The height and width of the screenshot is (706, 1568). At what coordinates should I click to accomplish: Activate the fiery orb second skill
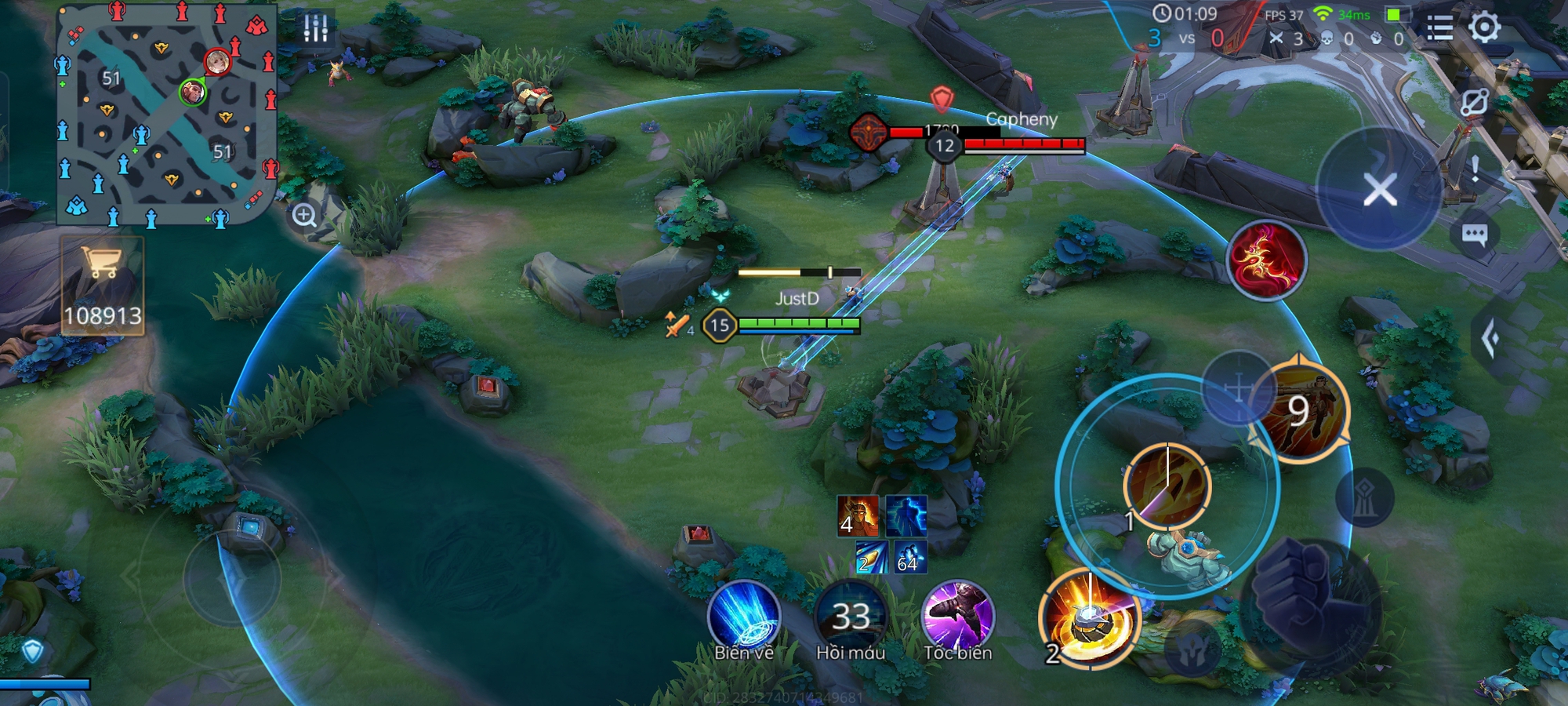pos(1089,620)
